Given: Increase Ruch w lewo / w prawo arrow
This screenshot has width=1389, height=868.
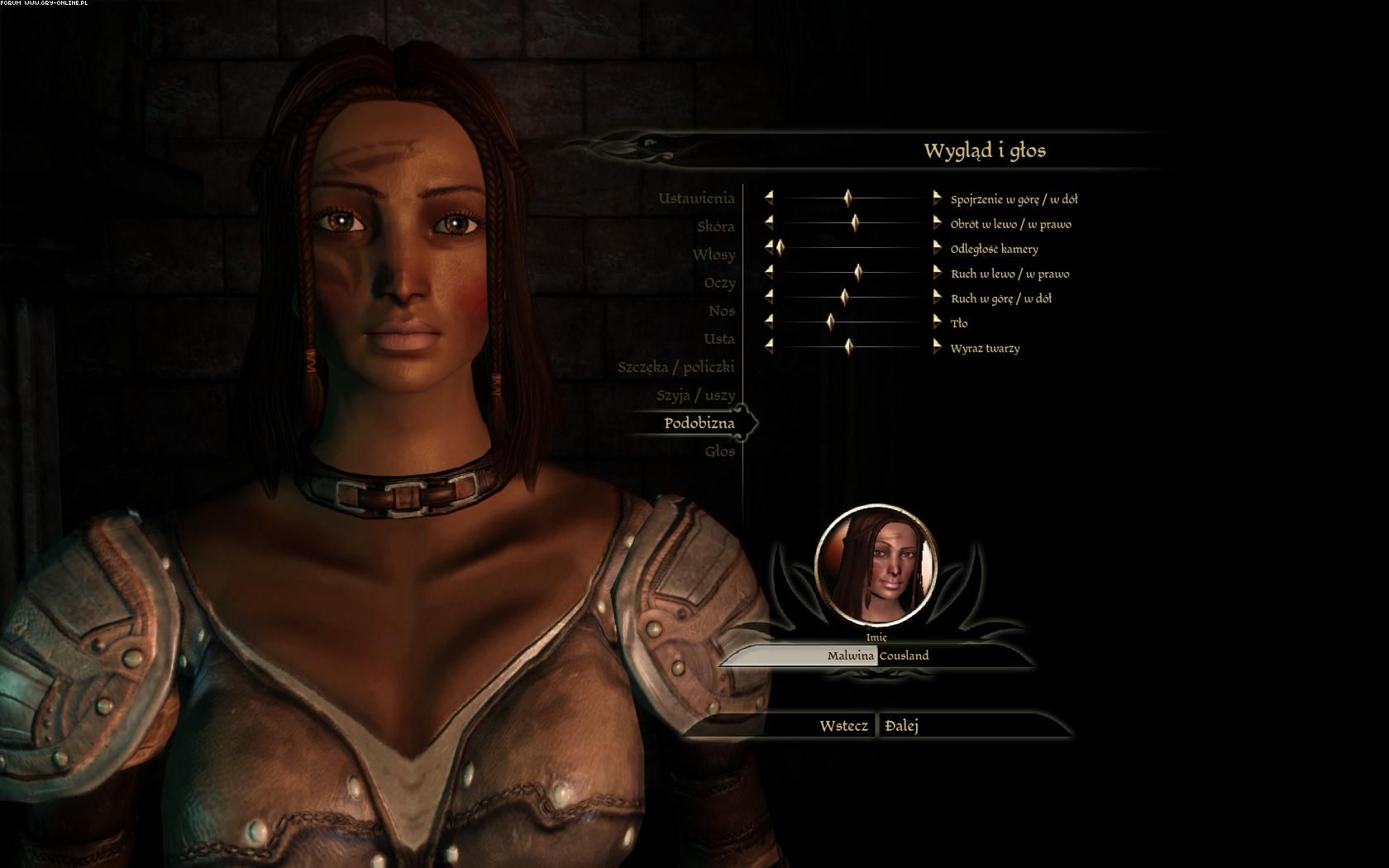Looking at the screenshot, I should point(937,273).
